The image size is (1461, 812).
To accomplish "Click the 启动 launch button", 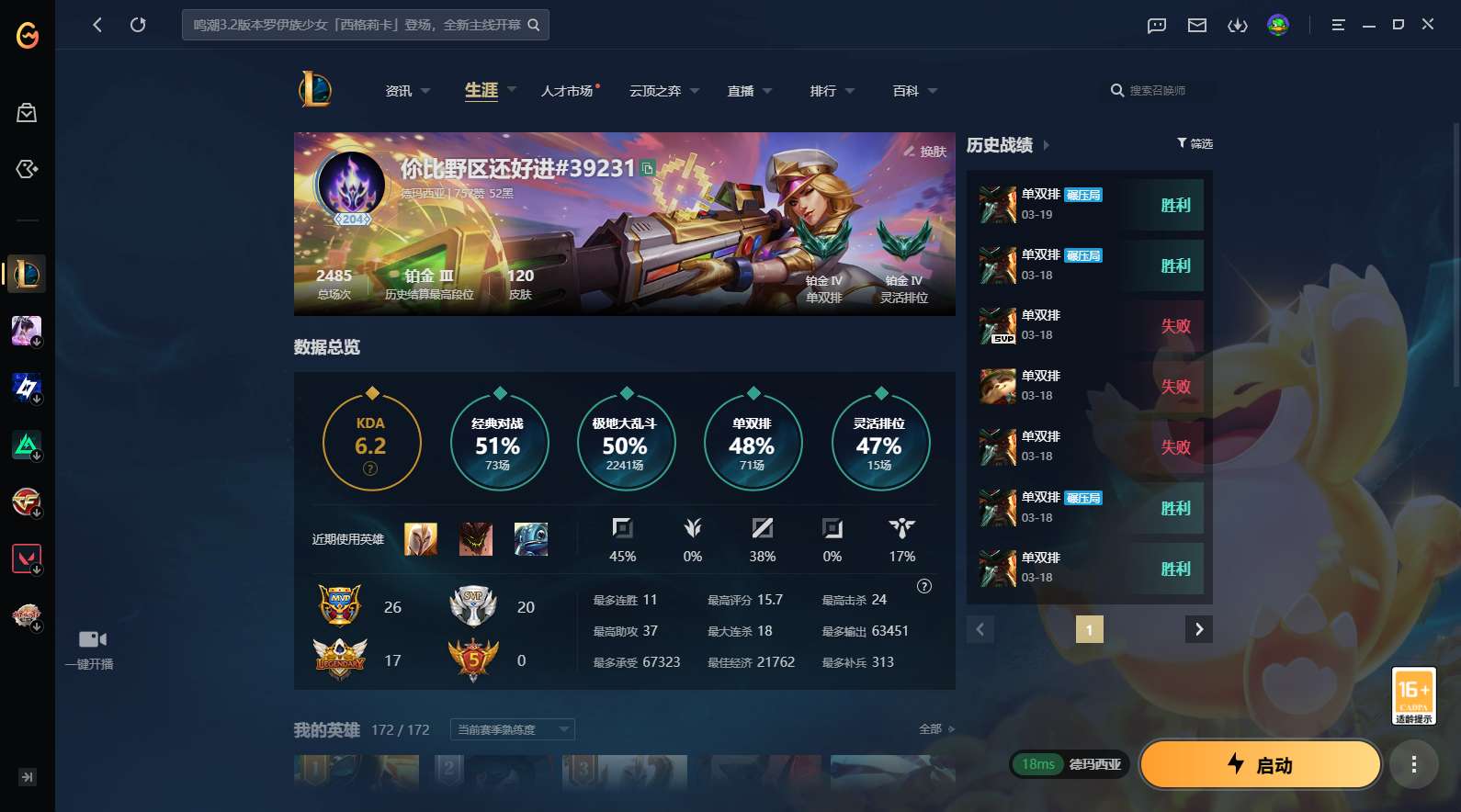I will coord(1260,763).
